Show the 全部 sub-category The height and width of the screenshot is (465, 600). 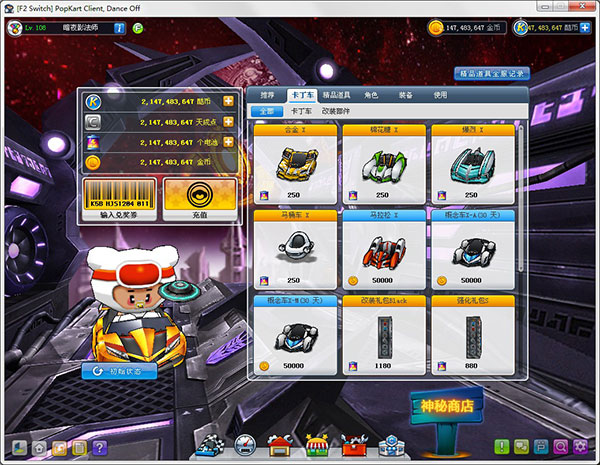pyautogui.click(x=266, y=111)
